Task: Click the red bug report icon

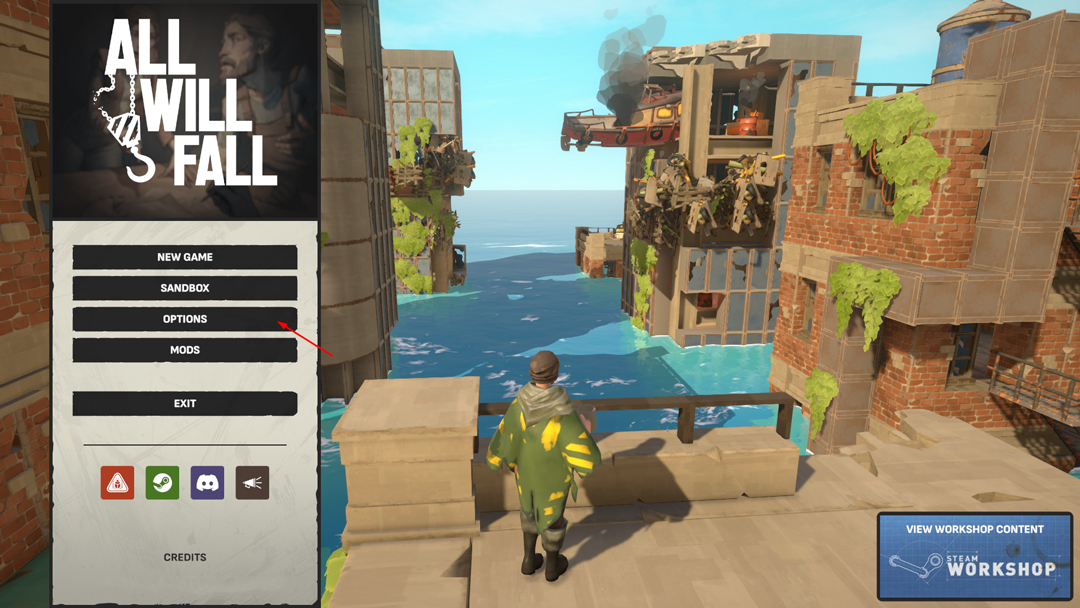Action: tap(117, 483)
